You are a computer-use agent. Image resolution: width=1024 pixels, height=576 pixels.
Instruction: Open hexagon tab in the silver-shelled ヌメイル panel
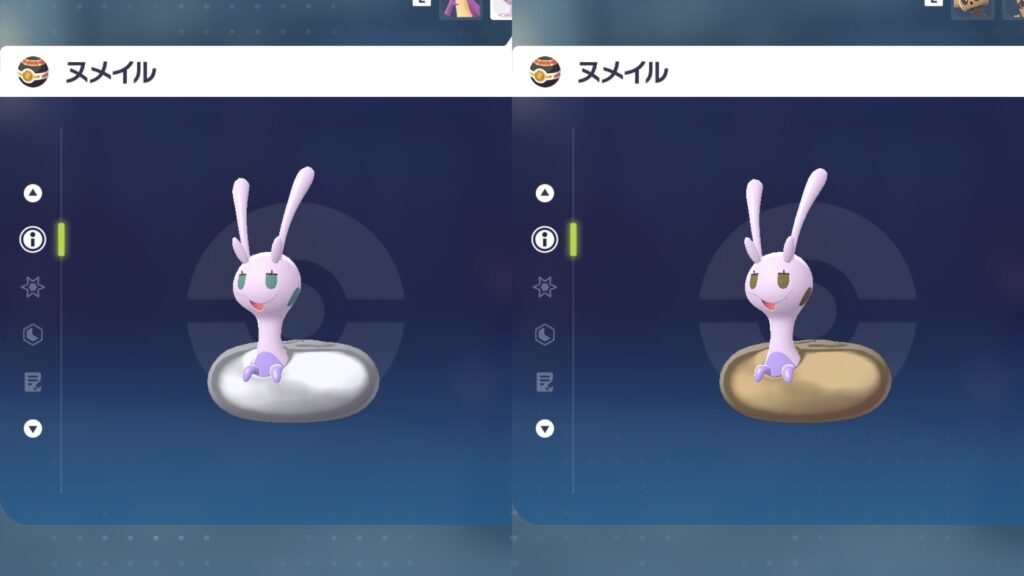pos(33,334)
